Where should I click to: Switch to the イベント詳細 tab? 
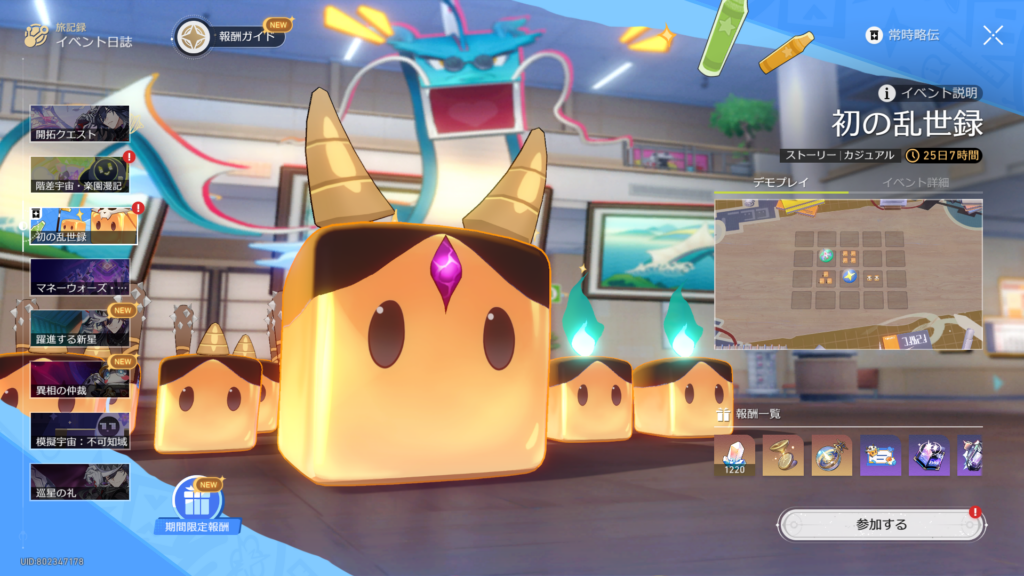click(915, 182)
